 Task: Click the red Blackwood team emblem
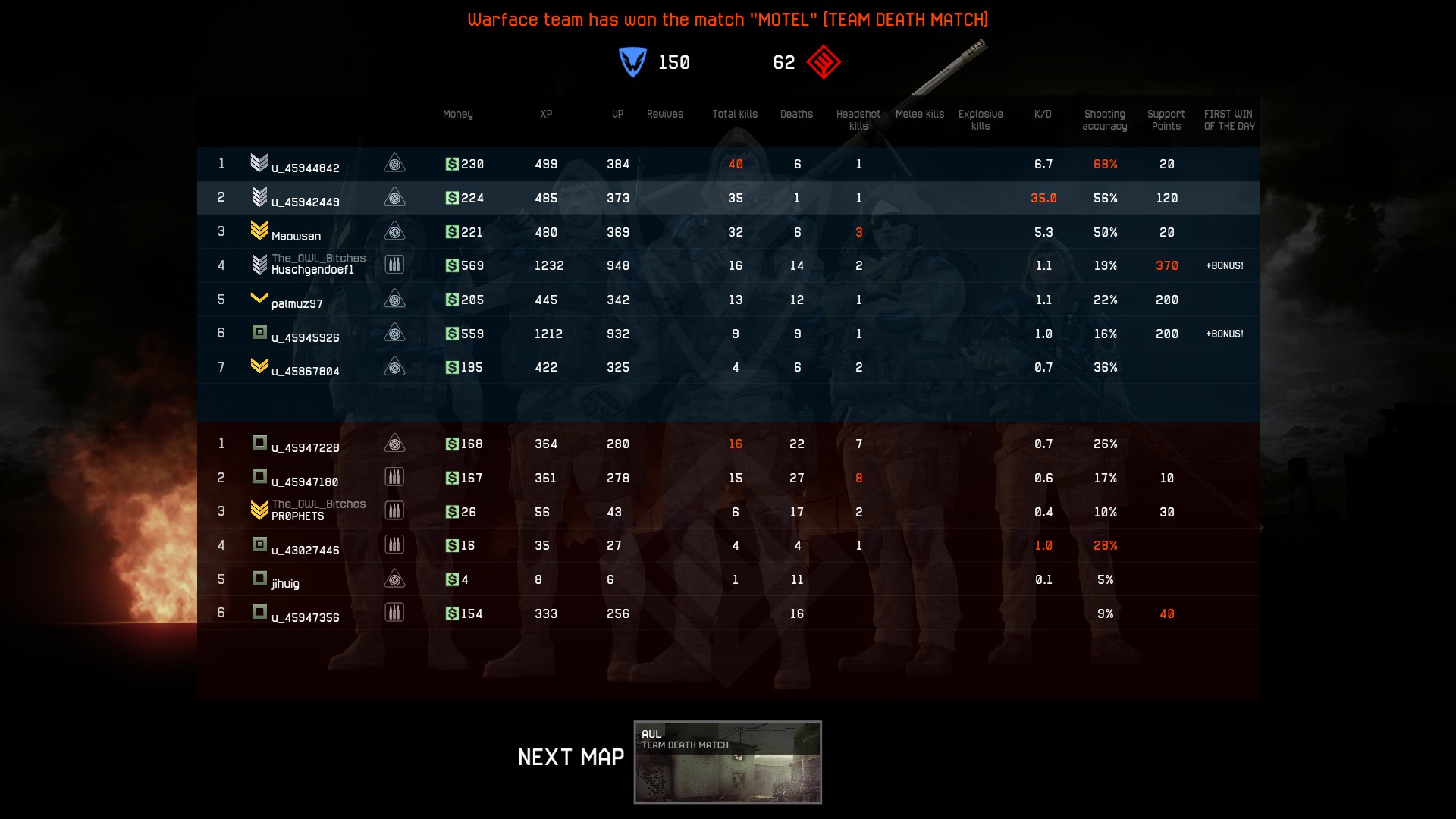click(x=824, y=63)
